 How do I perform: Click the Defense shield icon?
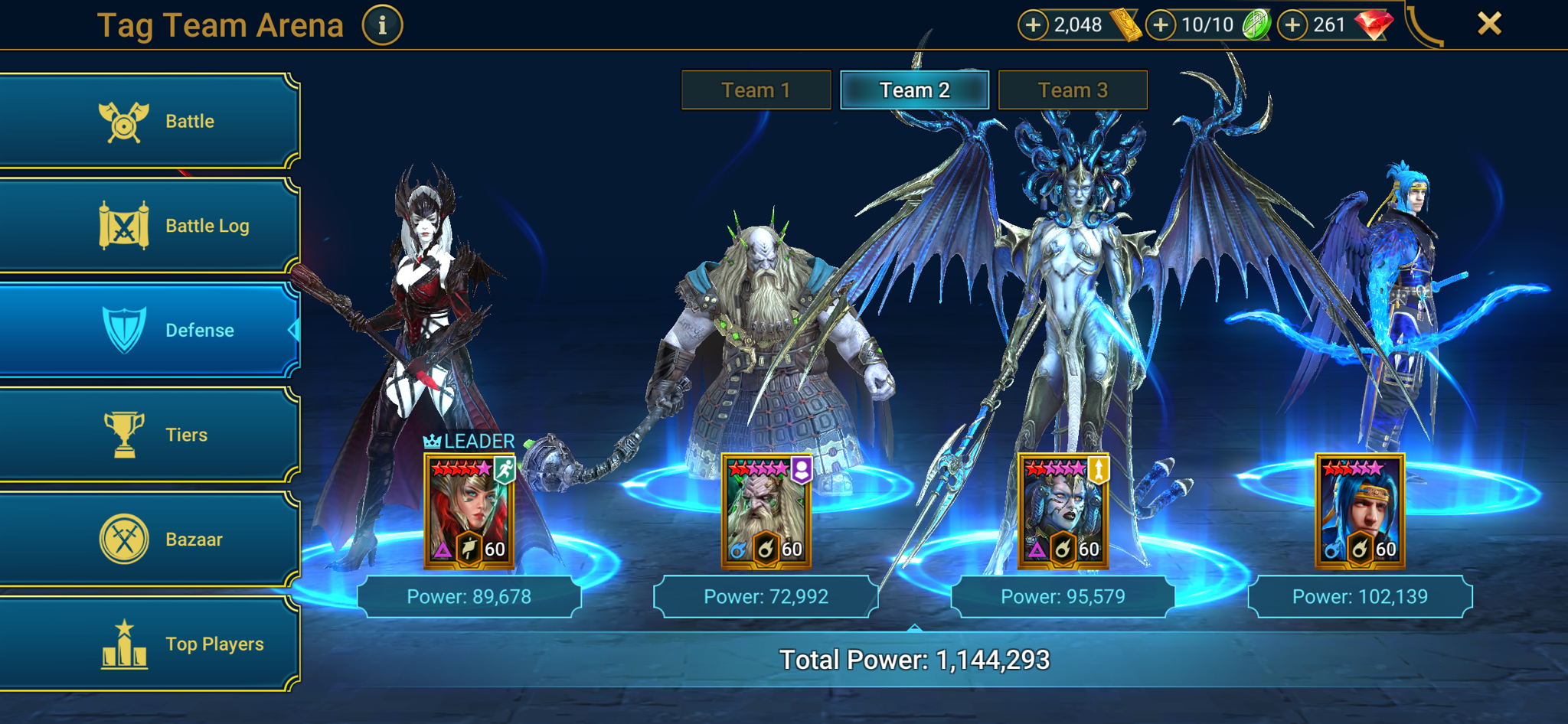click(x=122, y=329)
